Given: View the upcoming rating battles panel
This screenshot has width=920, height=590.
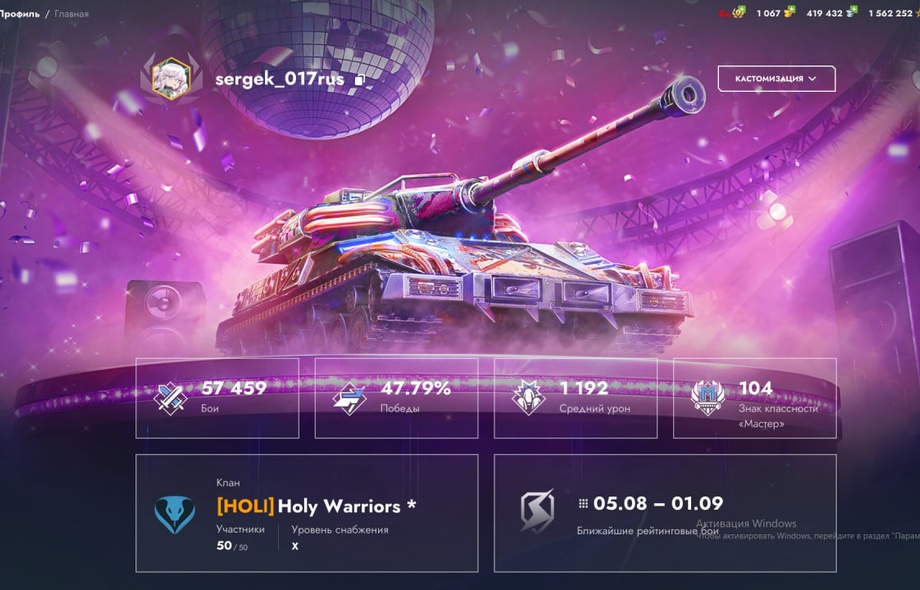Looking at the screenshot, I should coord(665,513).
